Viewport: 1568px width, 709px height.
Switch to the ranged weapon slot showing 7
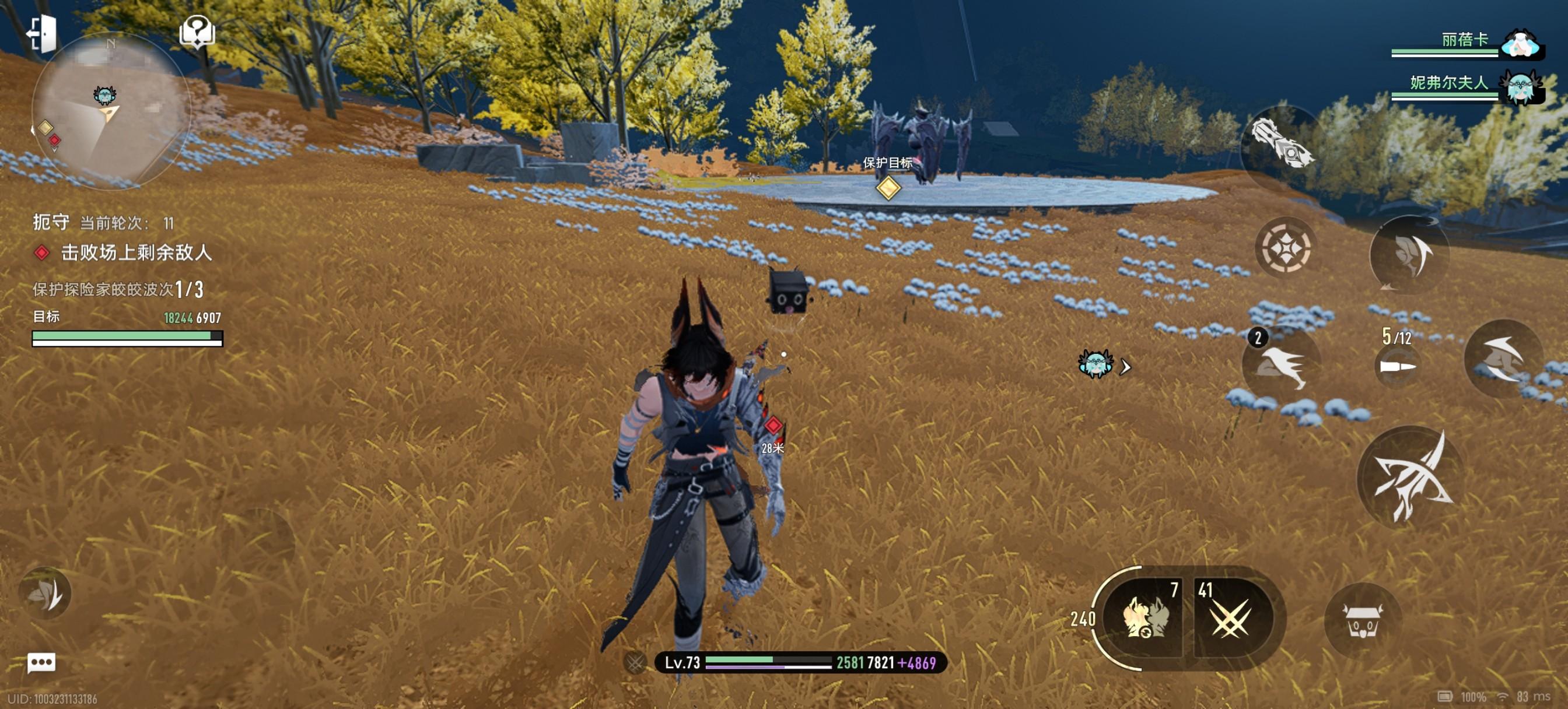pos(1146,617)
